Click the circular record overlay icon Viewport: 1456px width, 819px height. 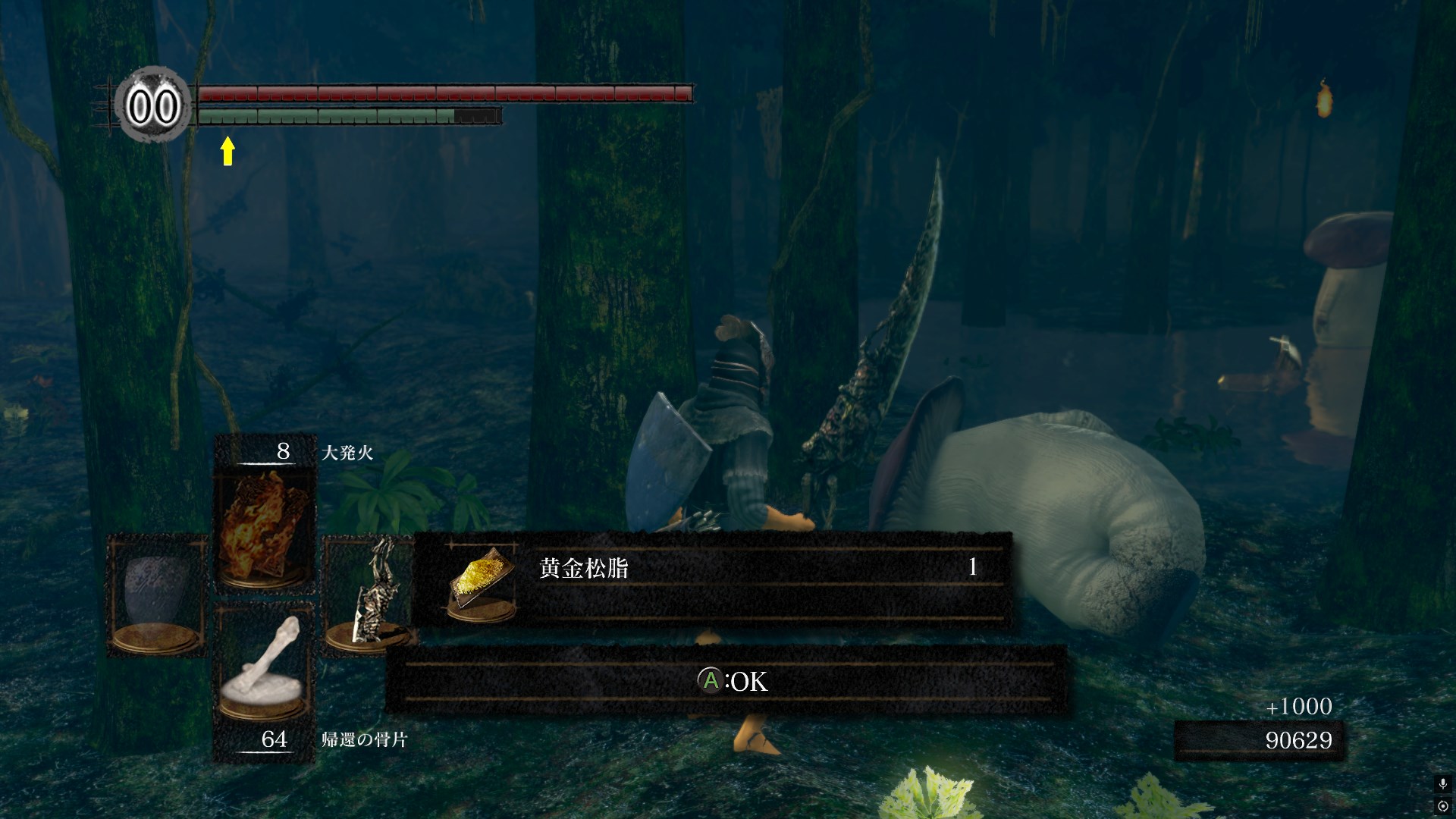pos(1442,805)
